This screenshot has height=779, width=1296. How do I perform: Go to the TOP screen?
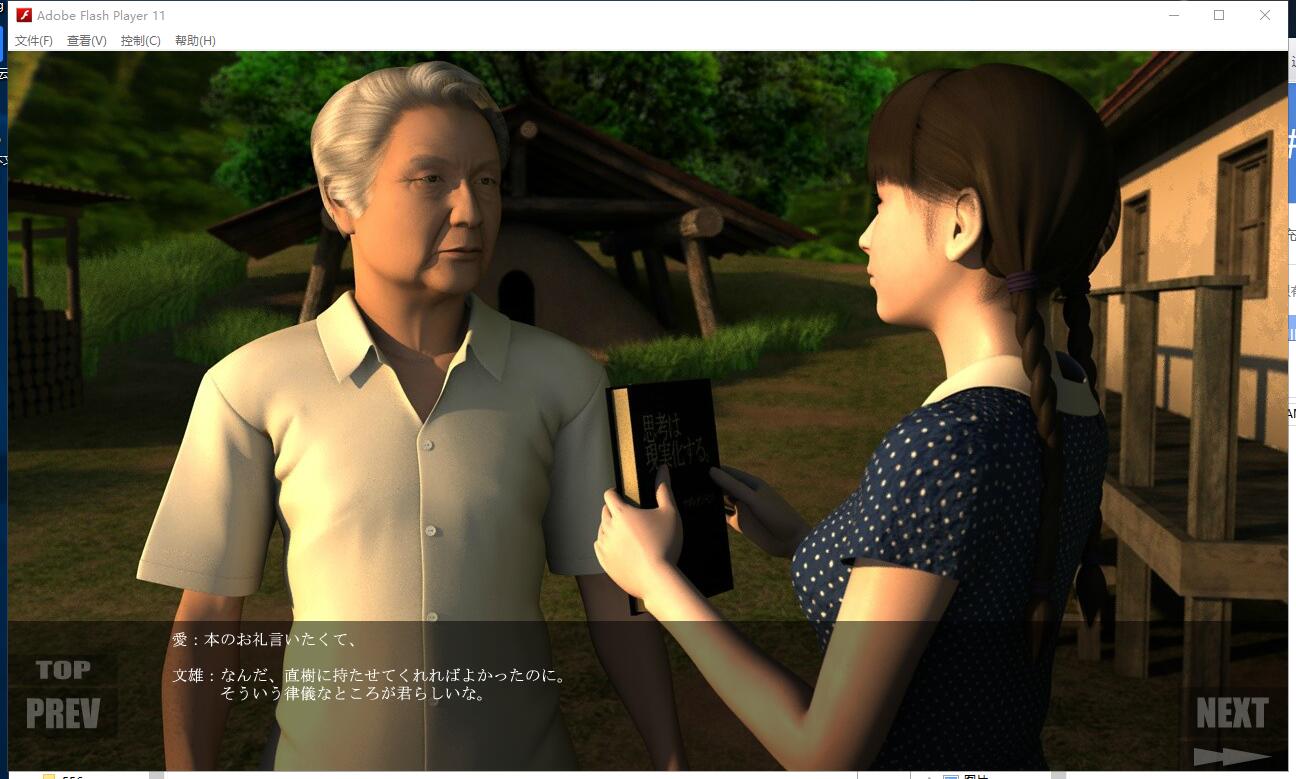[x=63, y=670]
